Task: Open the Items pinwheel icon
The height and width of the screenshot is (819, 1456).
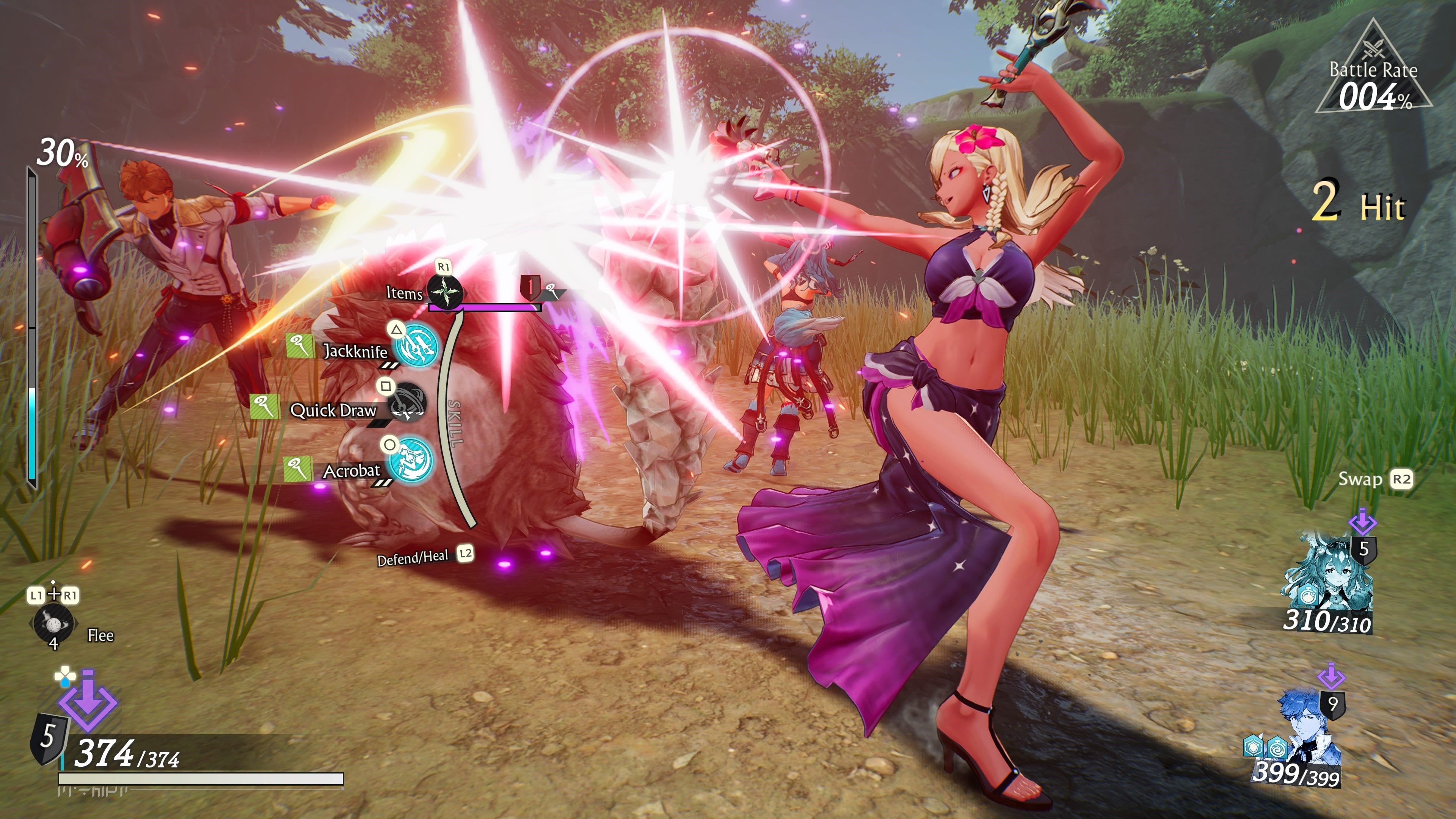Action: point(446,292)
